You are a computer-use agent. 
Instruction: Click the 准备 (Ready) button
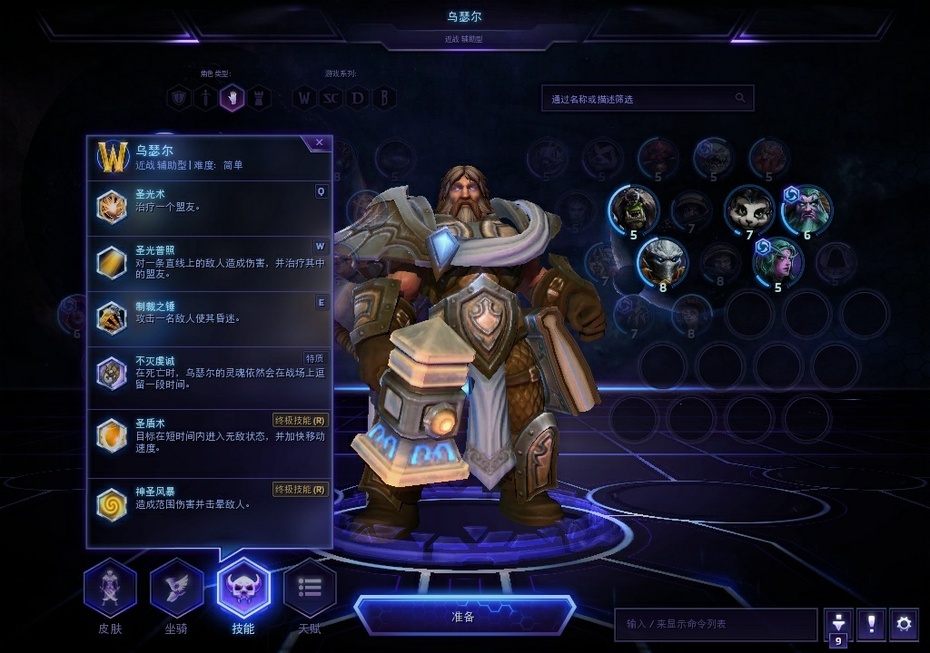coord(463,615)
